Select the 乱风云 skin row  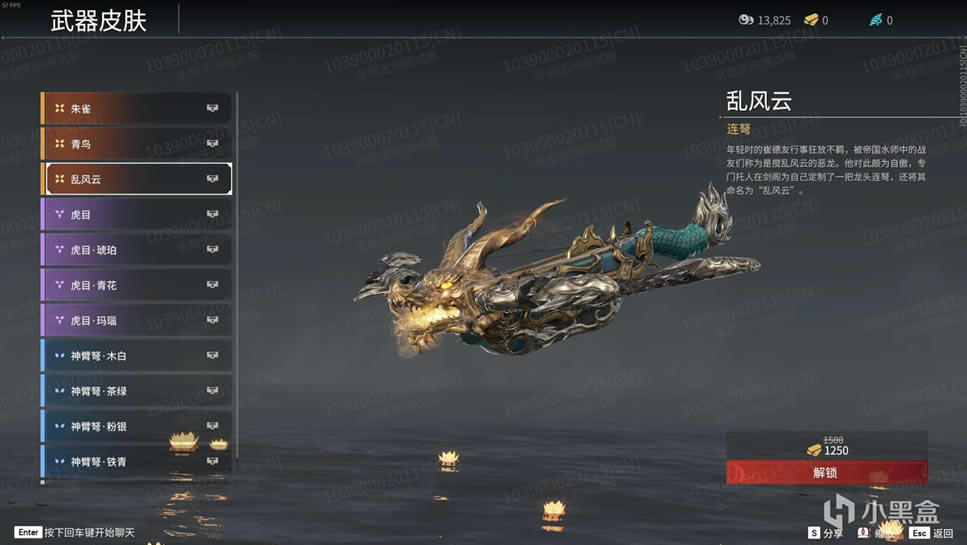click(x=136, y=179)
